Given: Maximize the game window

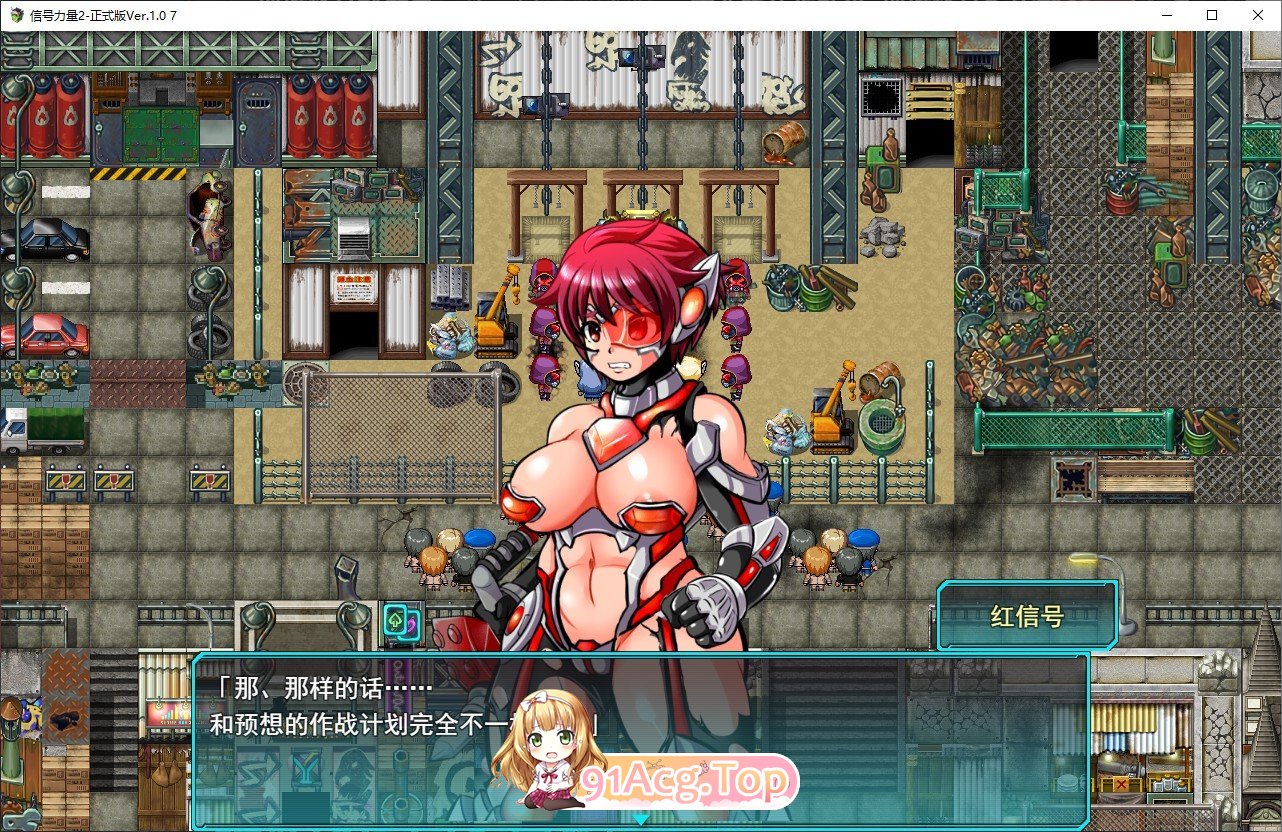Looking at the screenshot, I should coord(1211,15).
